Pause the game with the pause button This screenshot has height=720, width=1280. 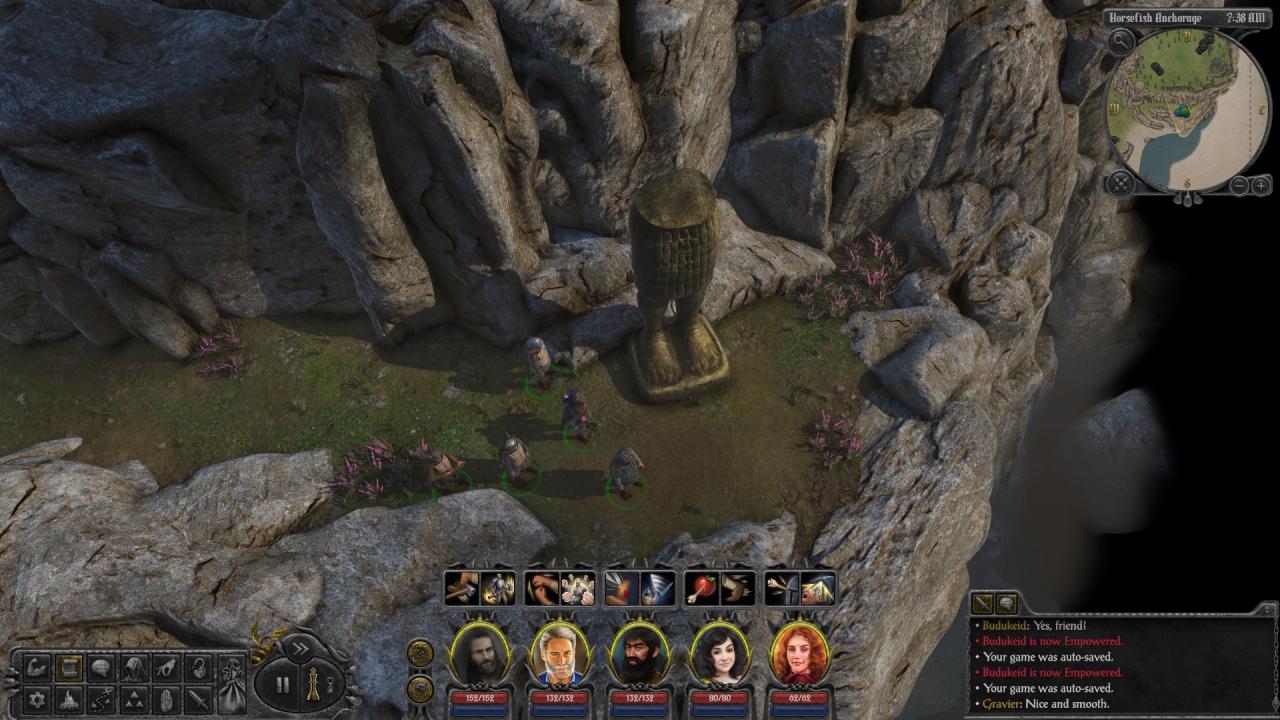point(282,685)
